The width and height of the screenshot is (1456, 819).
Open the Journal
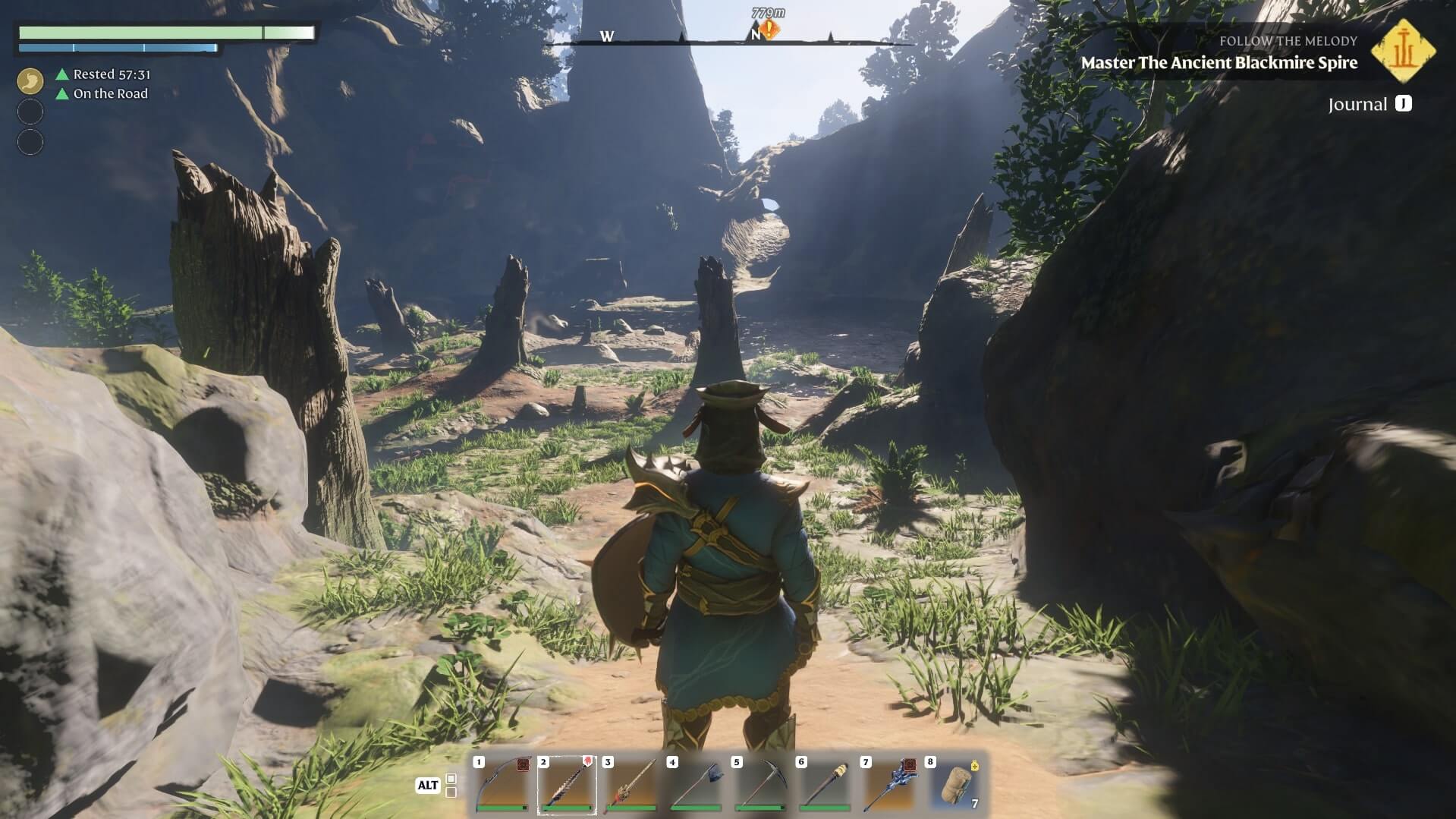[1369, 104]
